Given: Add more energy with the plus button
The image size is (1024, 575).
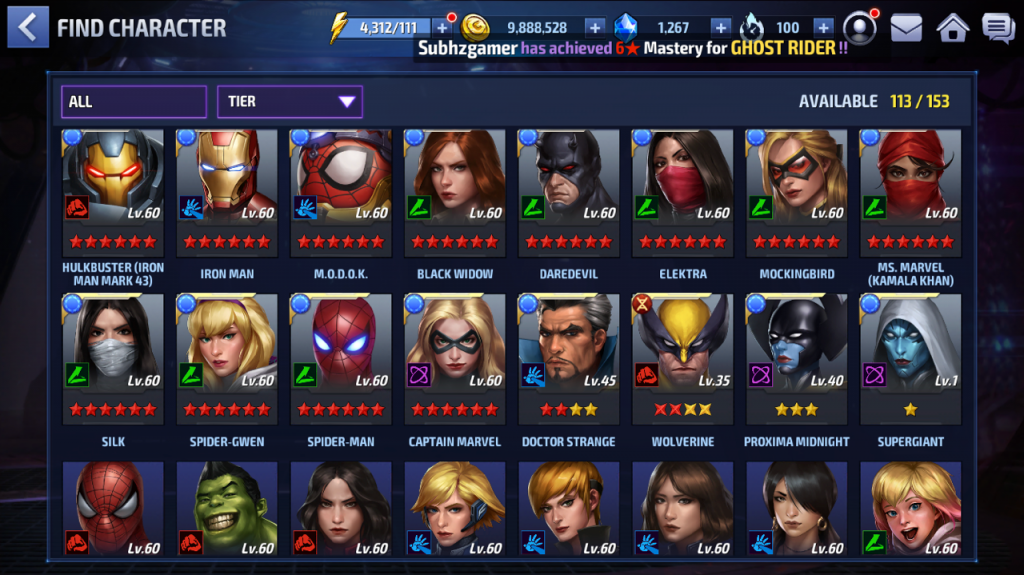Looking at the screenshot, I should click(442, 28).
